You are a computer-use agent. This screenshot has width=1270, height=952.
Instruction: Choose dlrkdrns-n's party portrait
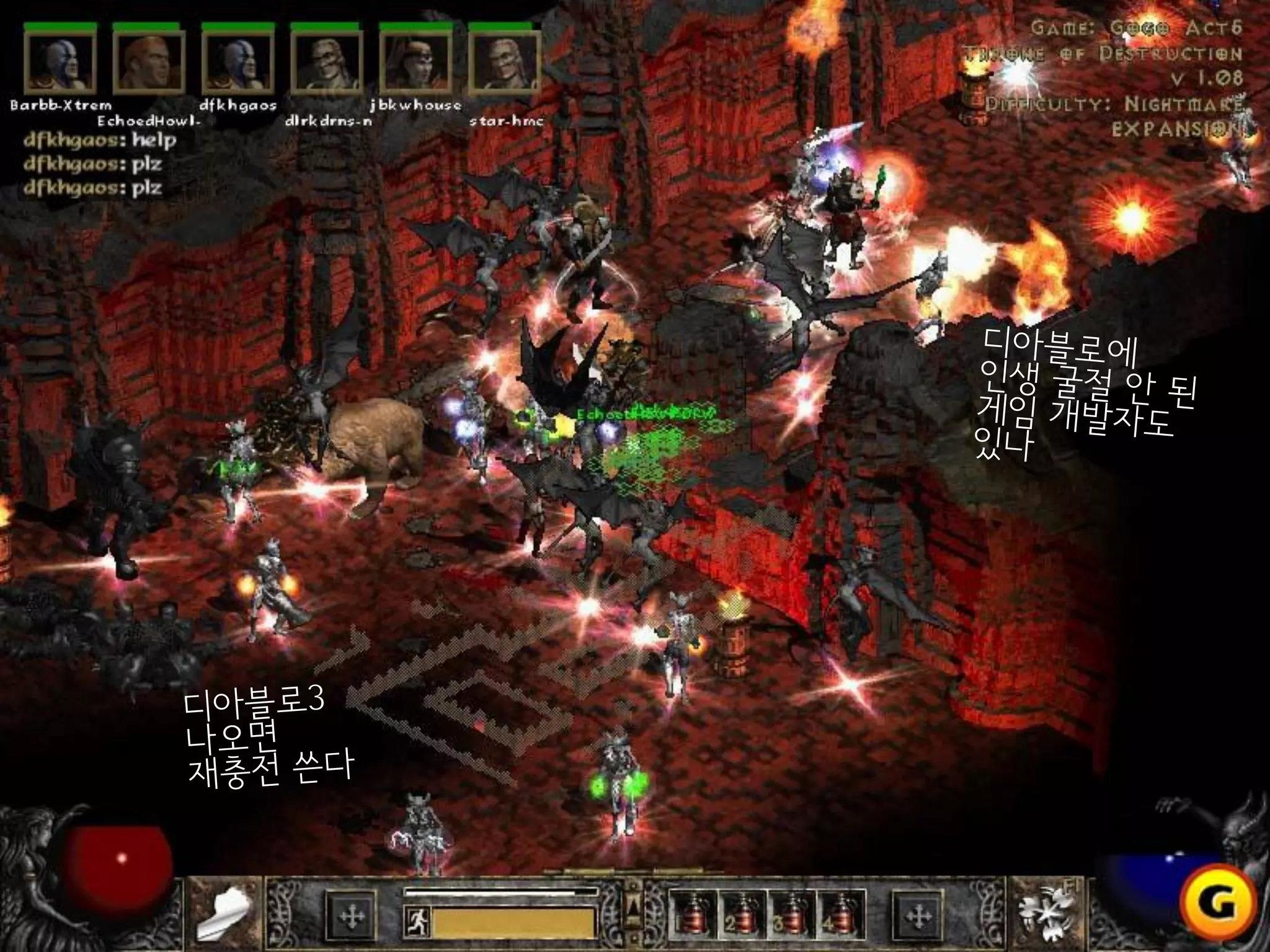coord(327,62)
